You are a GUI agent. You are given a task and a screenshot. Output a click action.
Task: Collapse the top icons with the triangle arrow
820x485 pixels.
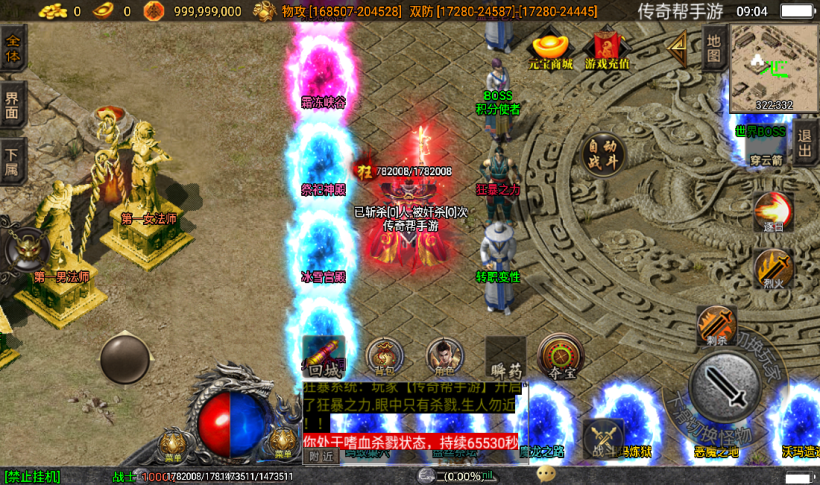tap(678, 47)
